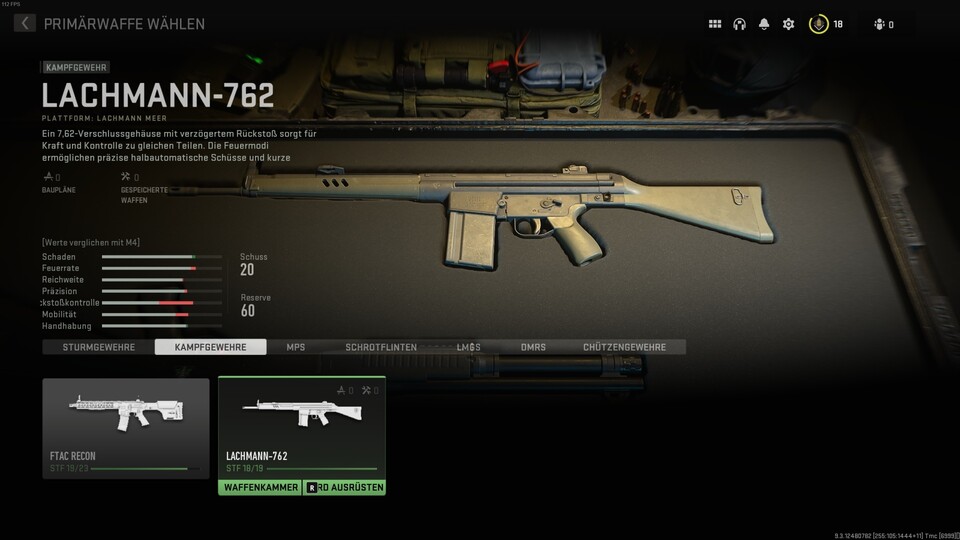The width and height of the screenshot is (960, 540).
Task: Go back using the top-left arrow
Action: [x=25, y=23]
